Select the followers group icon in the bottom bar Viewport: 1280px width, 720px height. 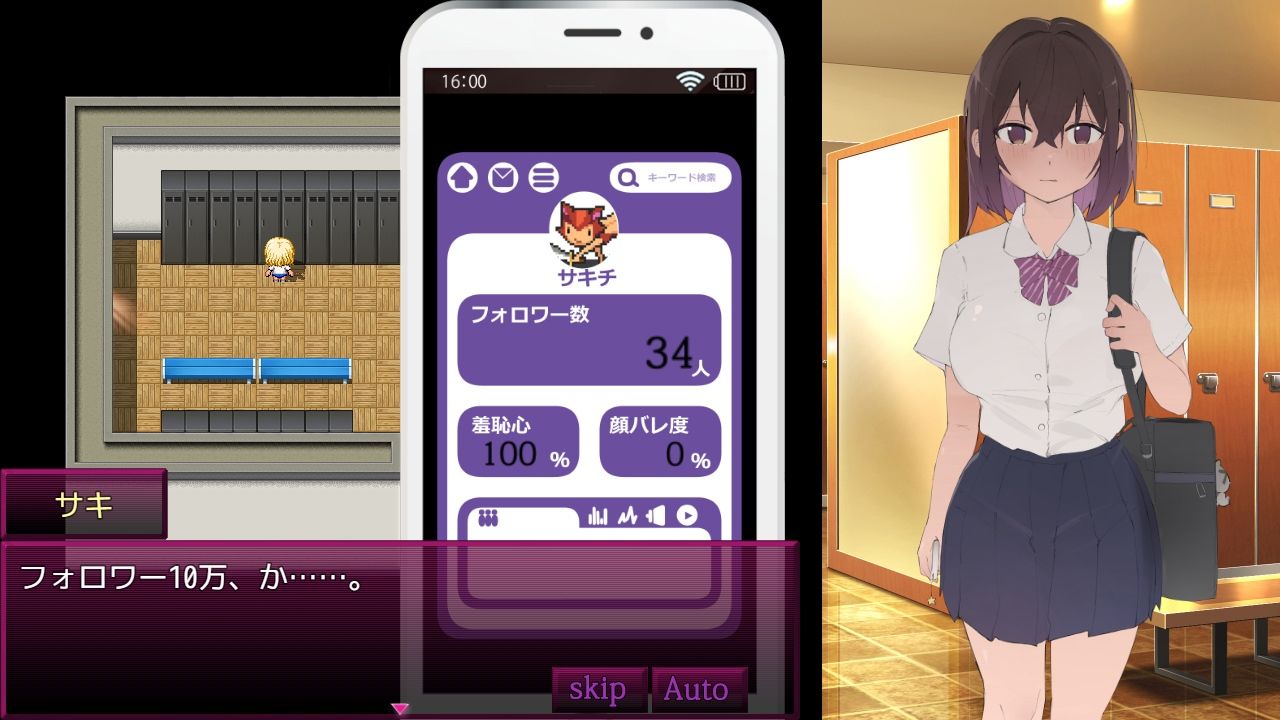[x=487, y=517]
